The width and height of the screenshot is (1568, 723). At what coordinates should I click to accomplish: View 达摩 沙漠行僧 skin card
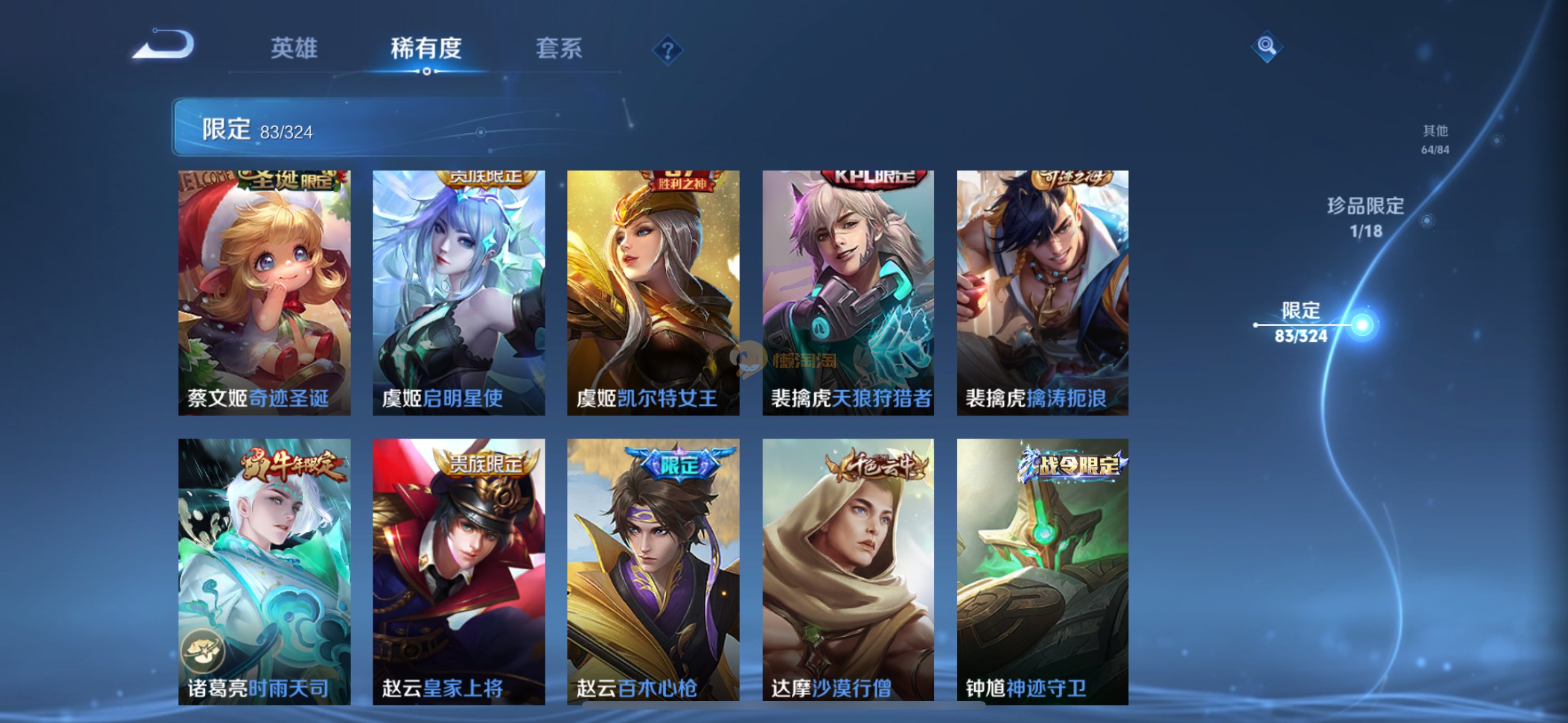(x=848, y=571)
